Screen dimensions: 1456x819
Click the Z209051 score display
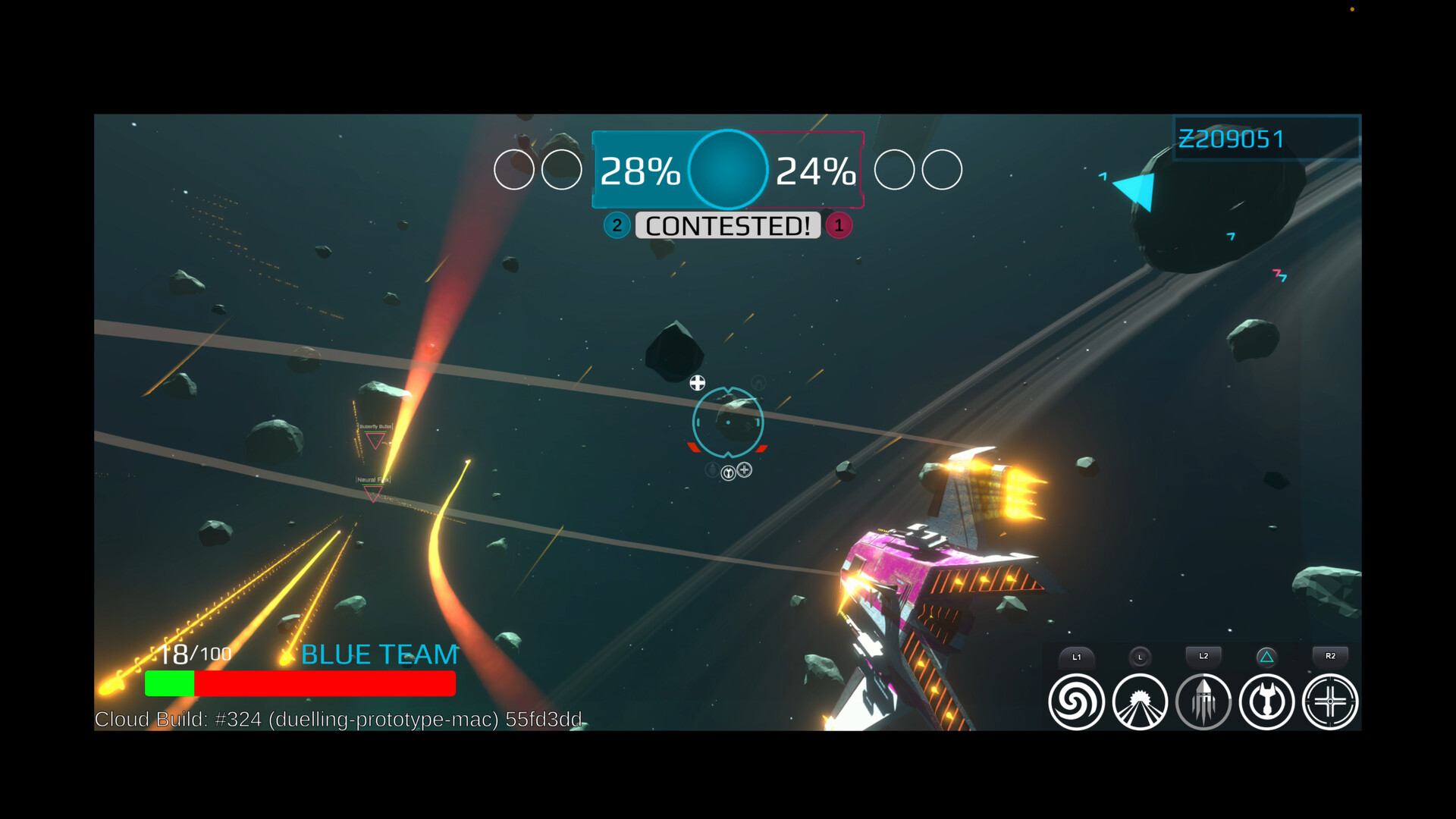pyautogui.click(x=1231, y=139)
